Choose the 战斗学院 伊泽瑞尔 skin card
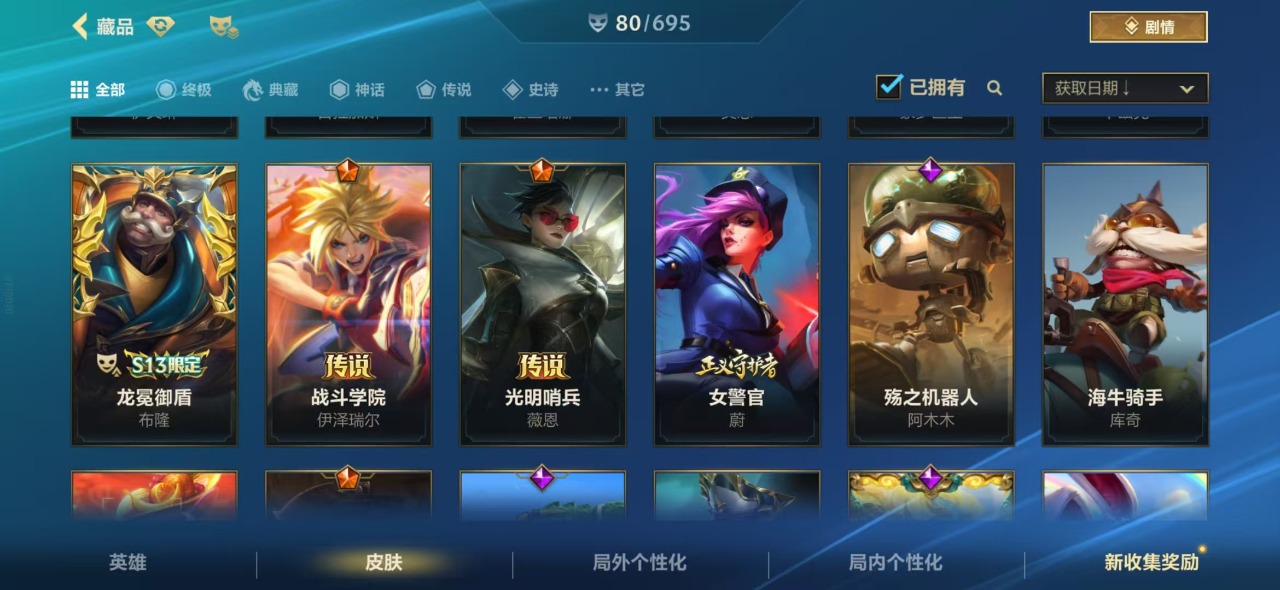Image resolution: width=1280 pixels, height=590 pixels. pyautogui.click(x=348, y=304)
